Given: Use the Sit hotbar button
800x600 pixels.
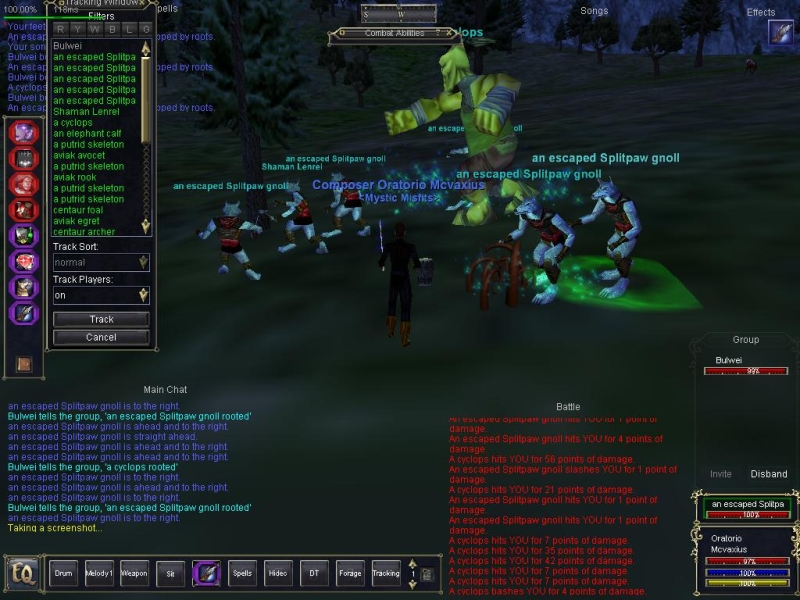Looking at the screenshot, I should 170,574.
